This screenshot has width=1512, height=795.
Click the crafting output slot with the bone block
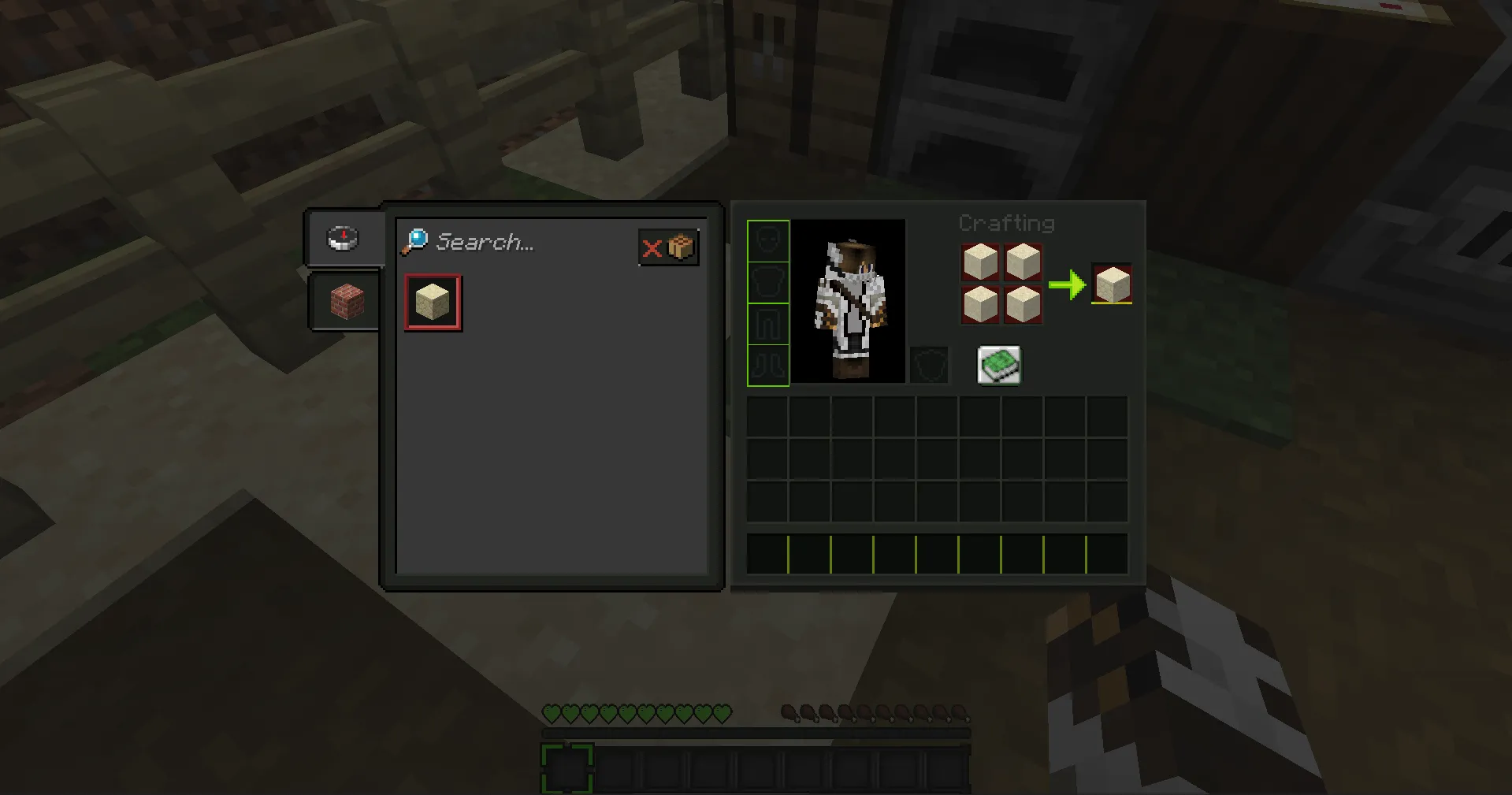1110,284
